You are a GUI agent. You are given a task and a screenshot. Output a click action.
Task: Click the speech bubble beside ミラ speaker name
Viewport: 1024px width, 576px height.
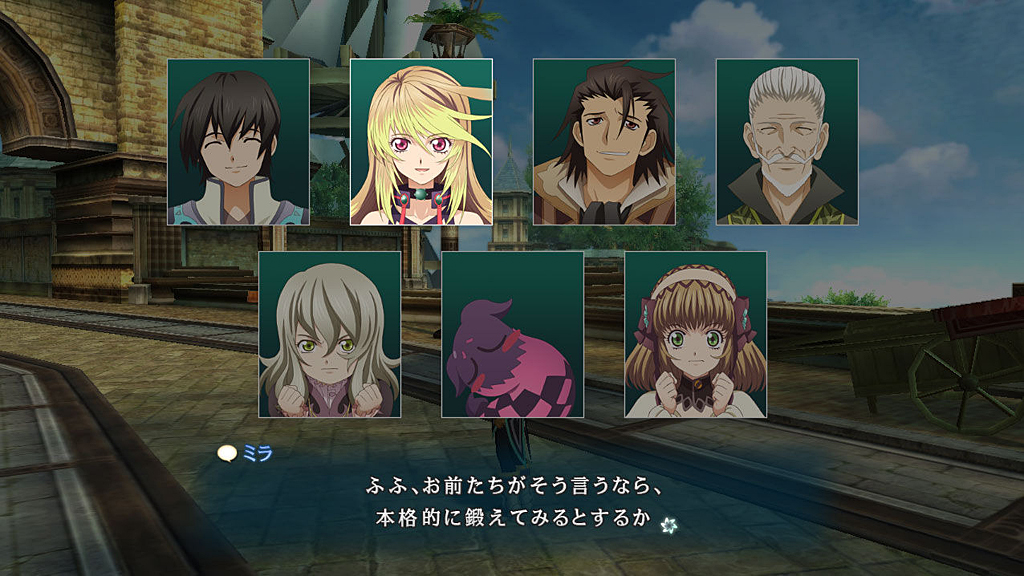[x=228, y=453]
